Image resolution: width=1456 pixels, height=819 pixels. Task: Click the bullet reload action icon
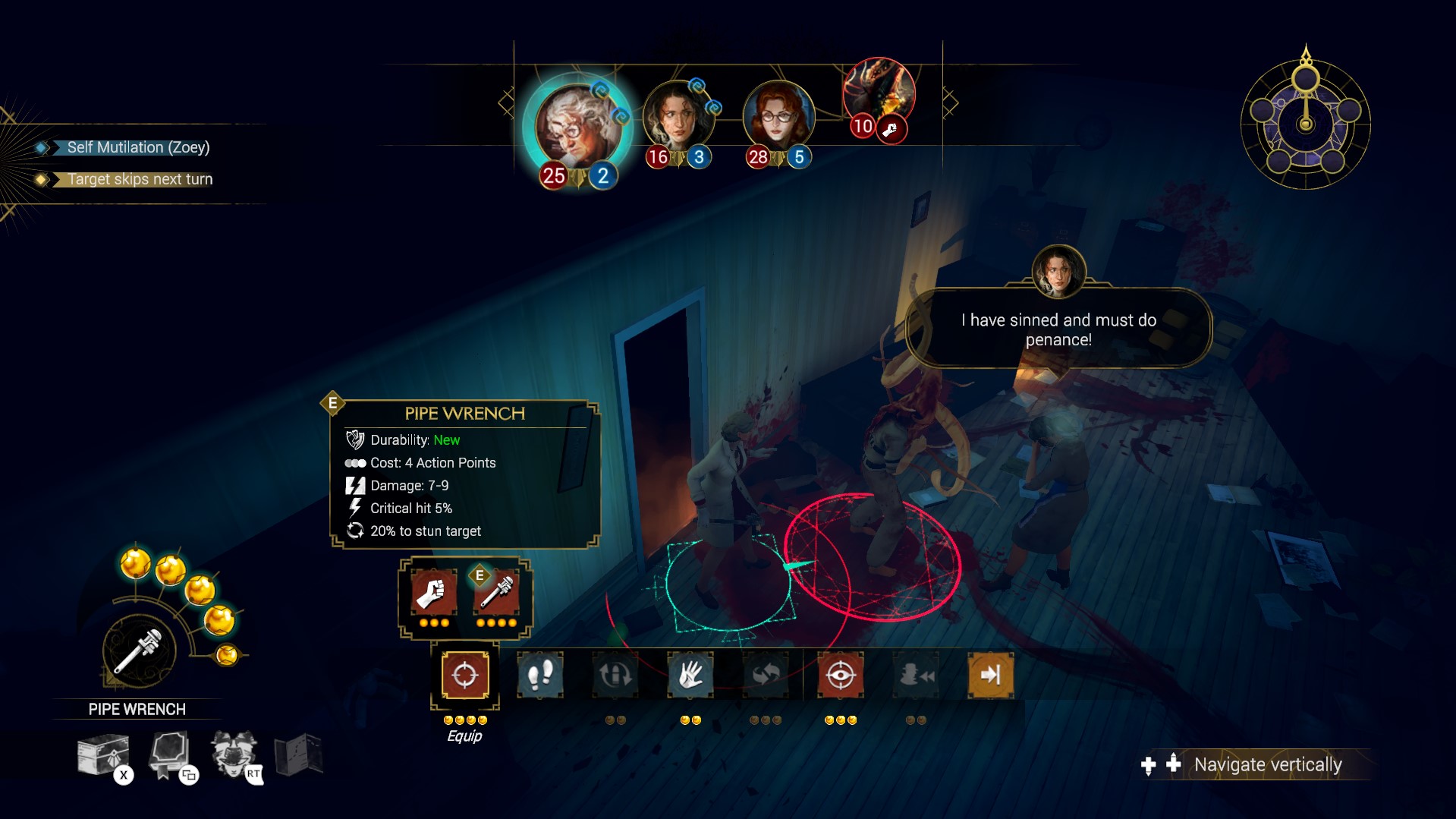pyautogui.click(x=615, y=675)
